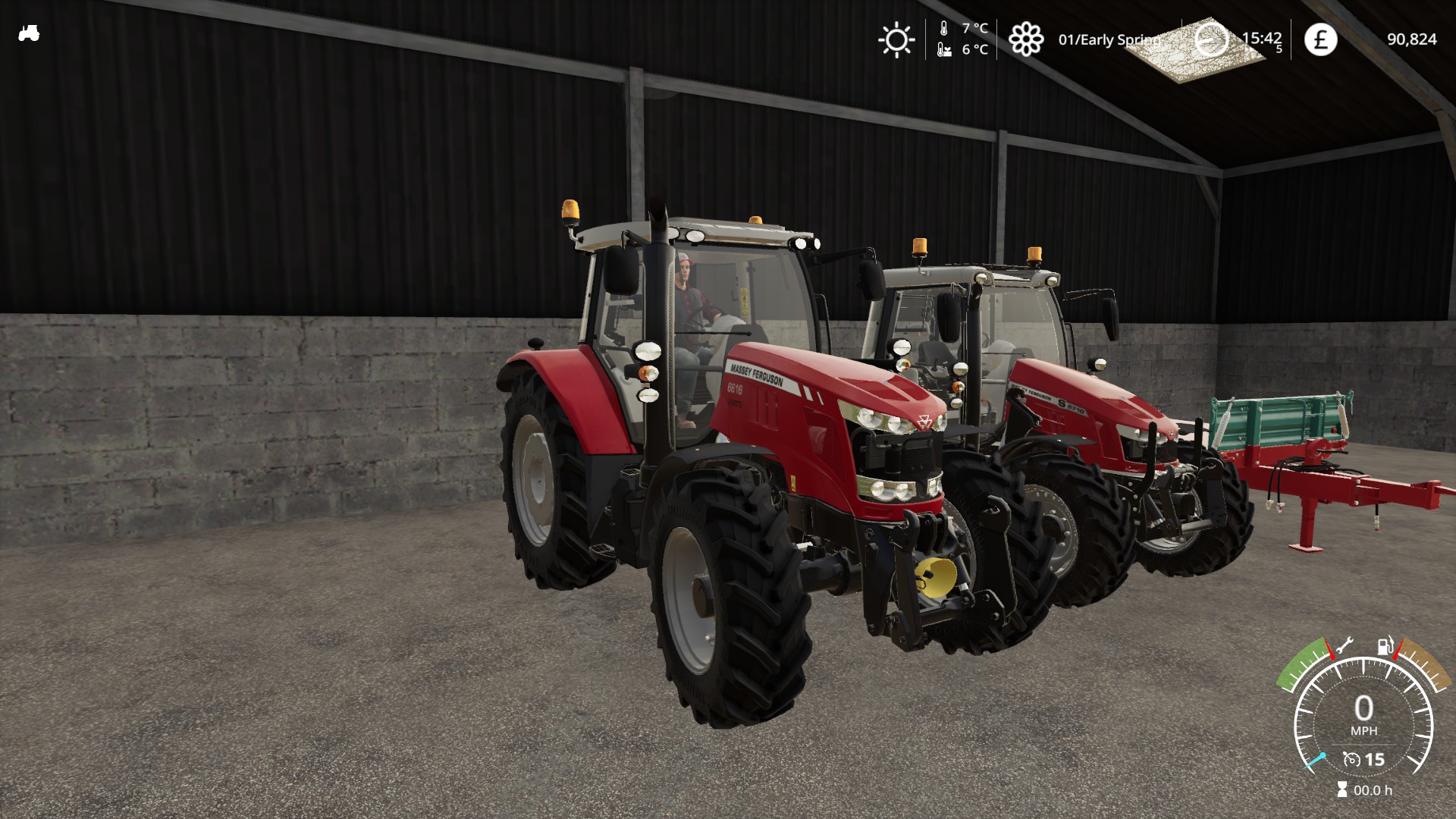Click the wrench damage gauge icon
Image resolution: width=1456 pixels, height=819 pixels.
pos(1343,647)
